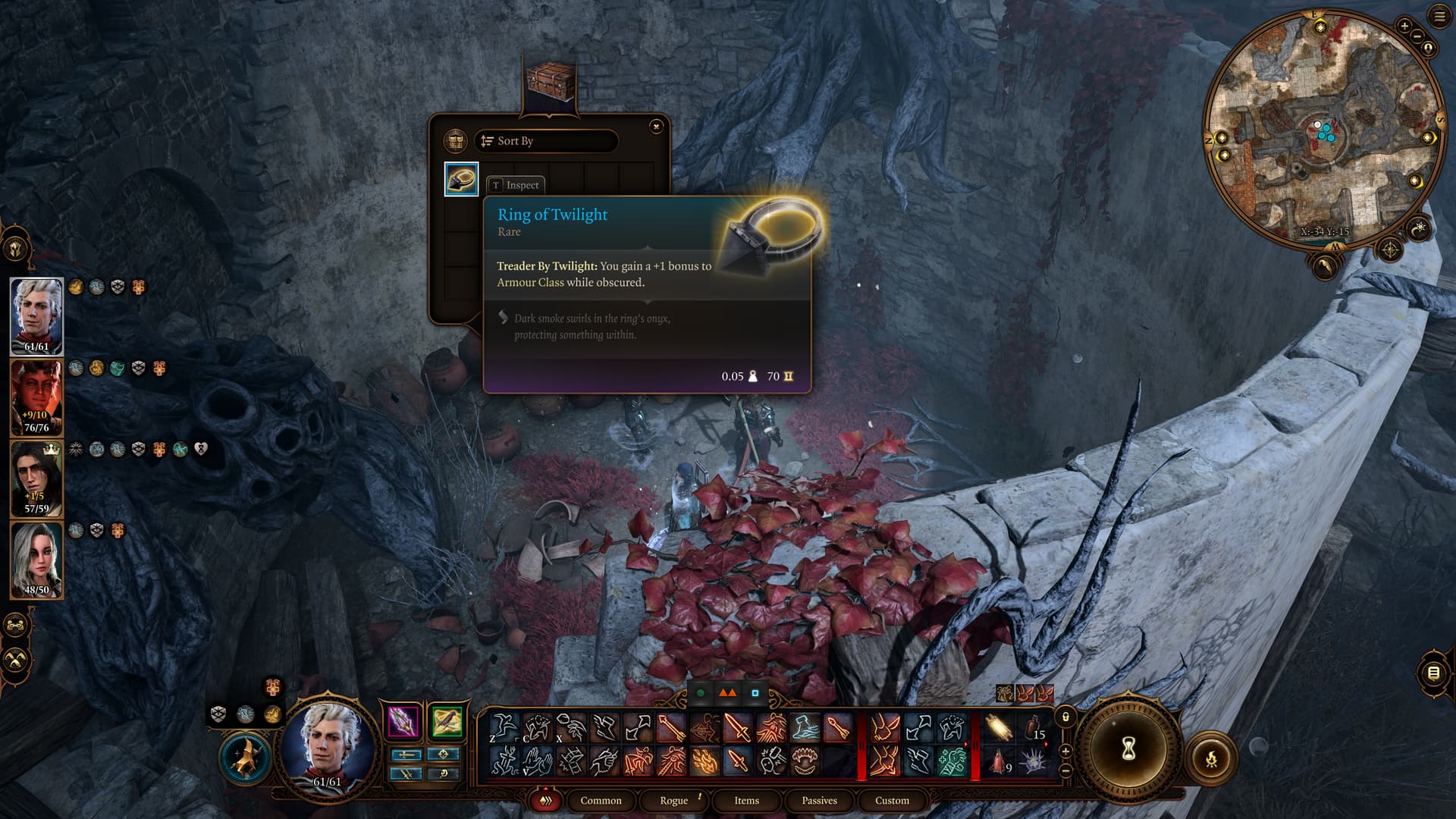The width and height of the screenshot is (1456, 819).
Task: Switch to the Common hotbar tab
Action: point(601,801)
